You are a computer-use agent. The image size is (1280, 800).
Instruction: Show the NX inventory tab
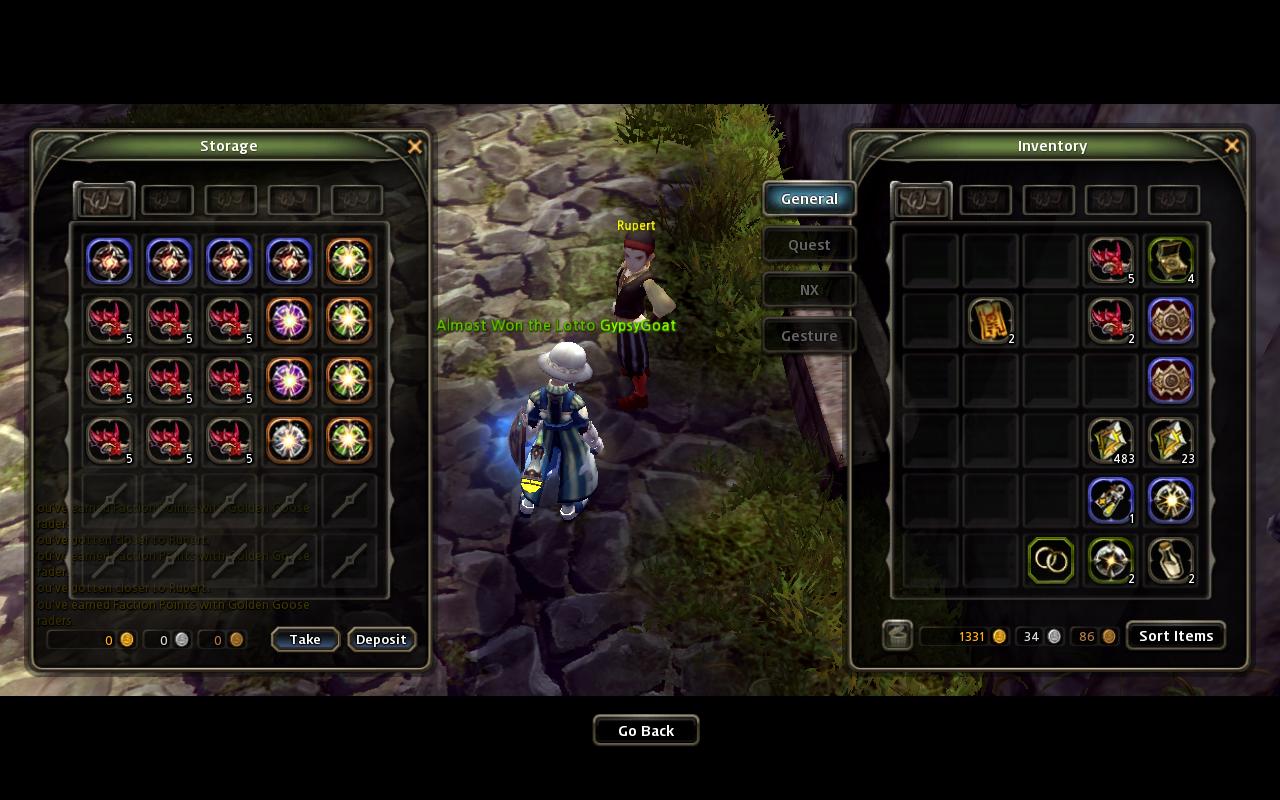click(809, 290)
